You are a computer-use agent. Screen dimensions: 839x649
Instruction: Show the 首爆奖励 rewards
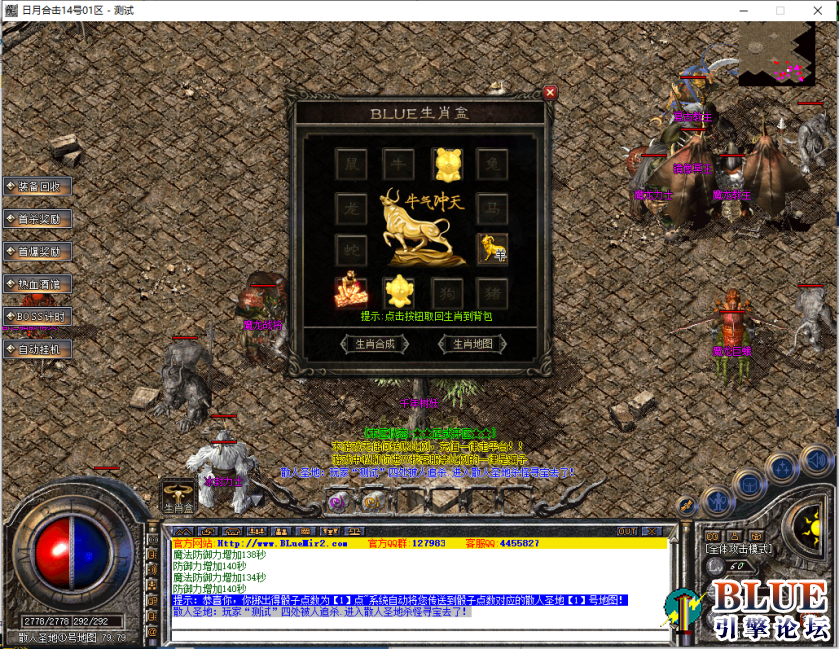[37, 252]
